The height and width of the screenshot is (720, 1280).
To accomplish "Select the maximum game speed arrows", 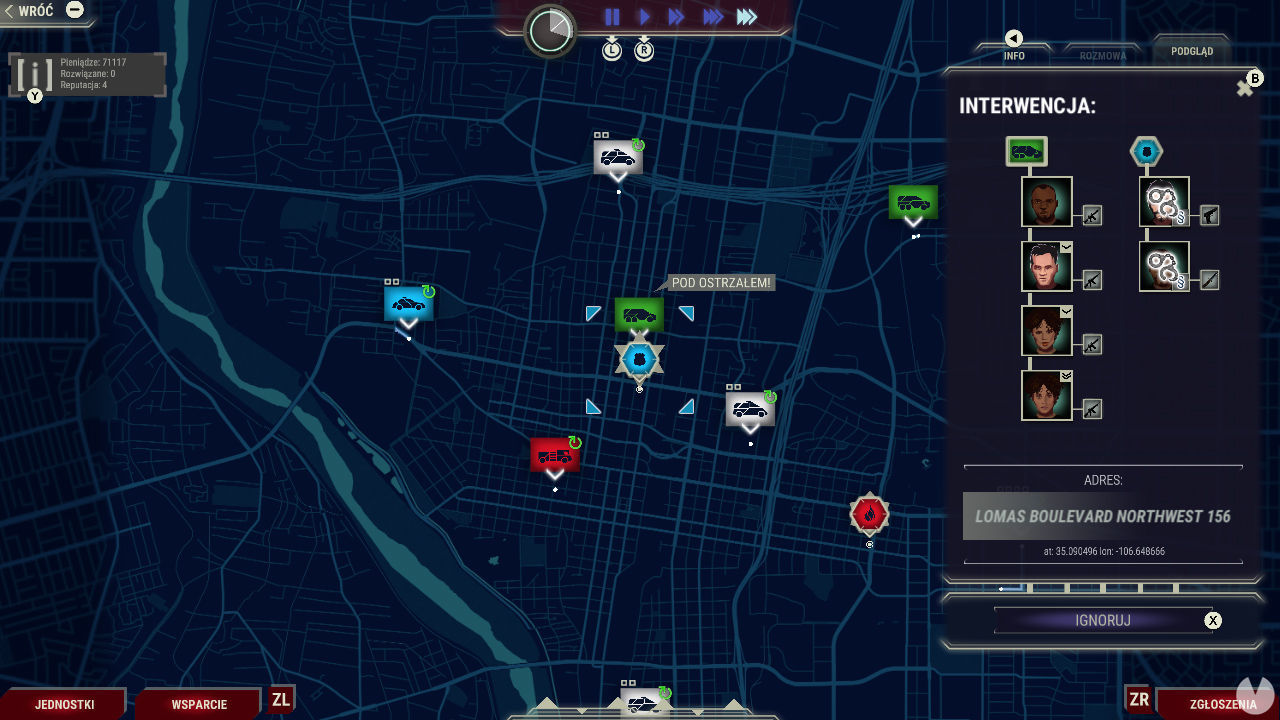I will coord(746,16).
